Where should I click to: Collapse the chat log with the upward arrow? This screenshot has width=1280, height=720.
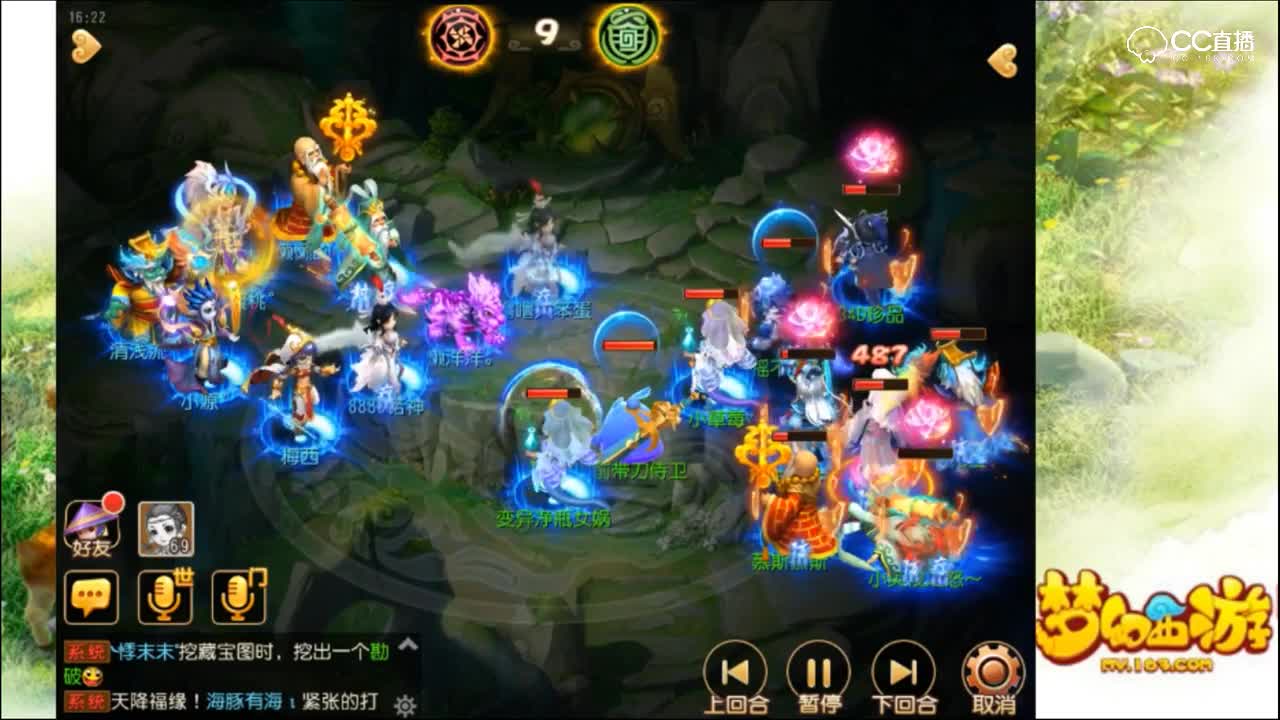coord(406,648)
